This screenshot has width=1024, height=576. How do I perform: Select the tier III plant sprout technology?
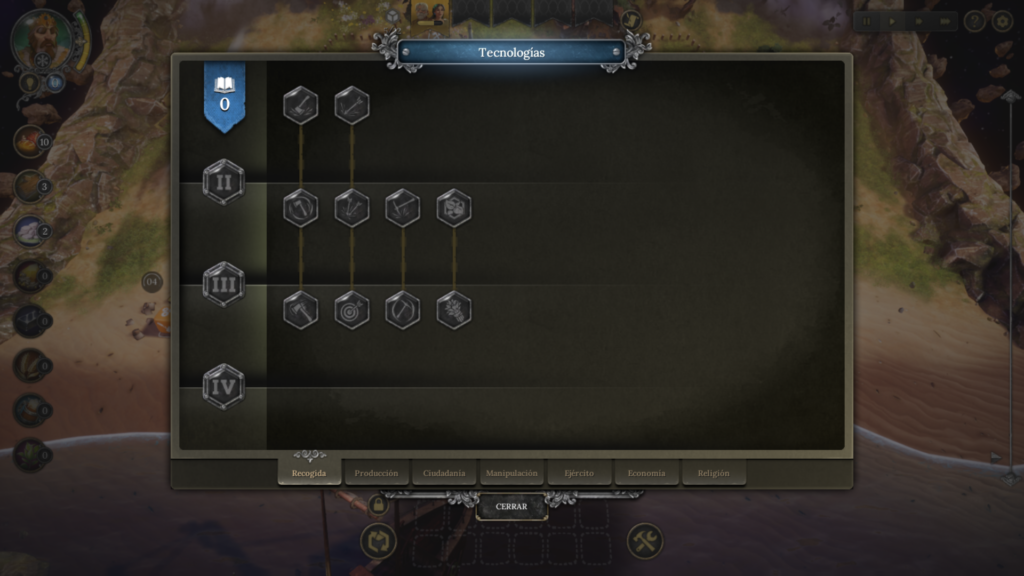pyautogui.click(x=454, y=310)
